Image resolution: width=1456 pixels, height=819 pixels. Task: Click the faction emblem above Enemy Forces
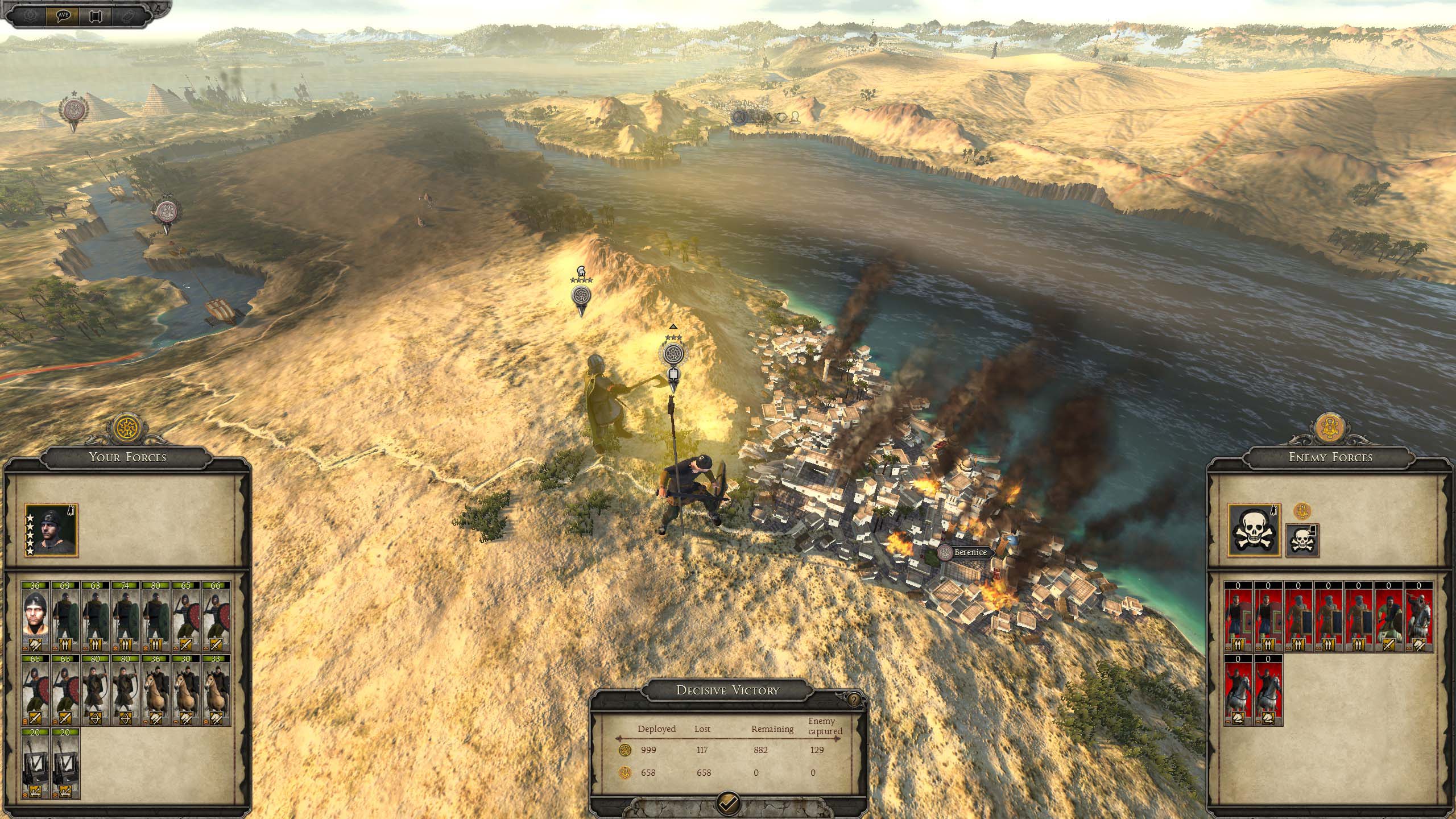pyautogui.click(x=1330, y=429)
